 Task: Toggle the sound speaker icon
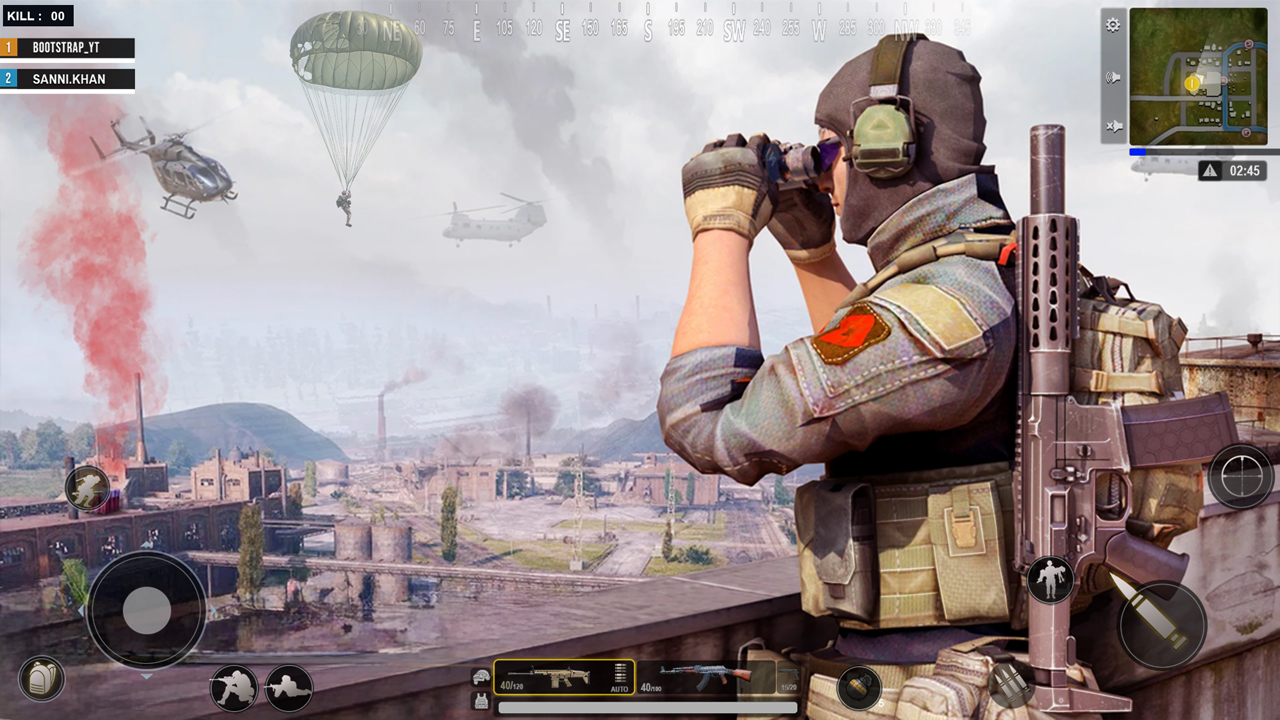click(1113, 77)
